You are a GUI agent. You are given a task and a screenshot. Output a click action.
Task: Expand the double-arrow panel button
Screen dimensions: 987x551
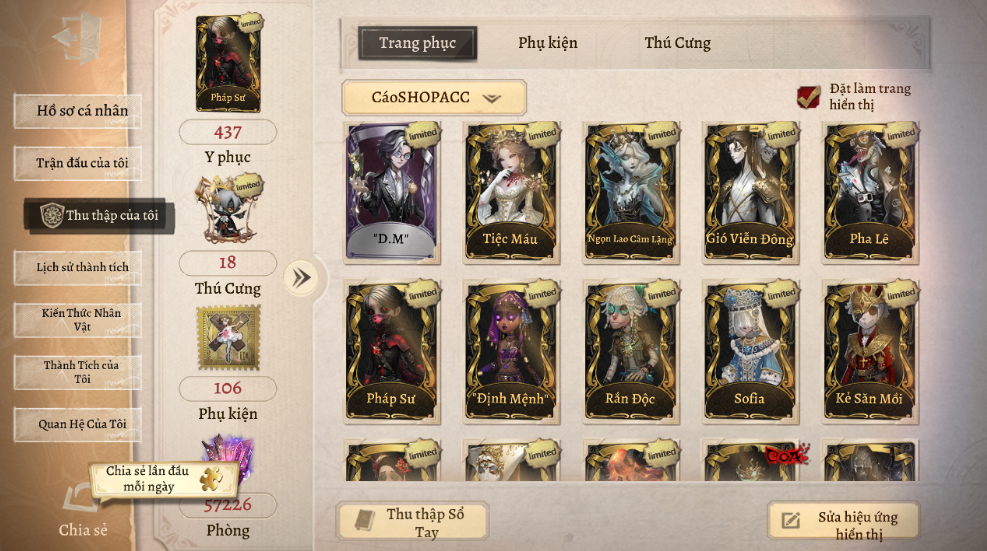point(300,277)
